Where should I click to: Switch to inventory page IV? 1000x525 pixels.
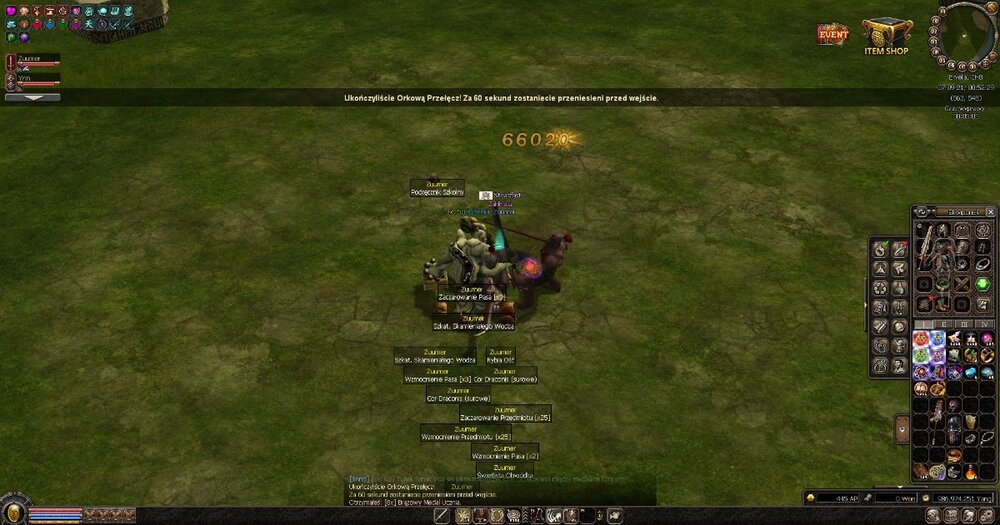[x=983, y=324]
